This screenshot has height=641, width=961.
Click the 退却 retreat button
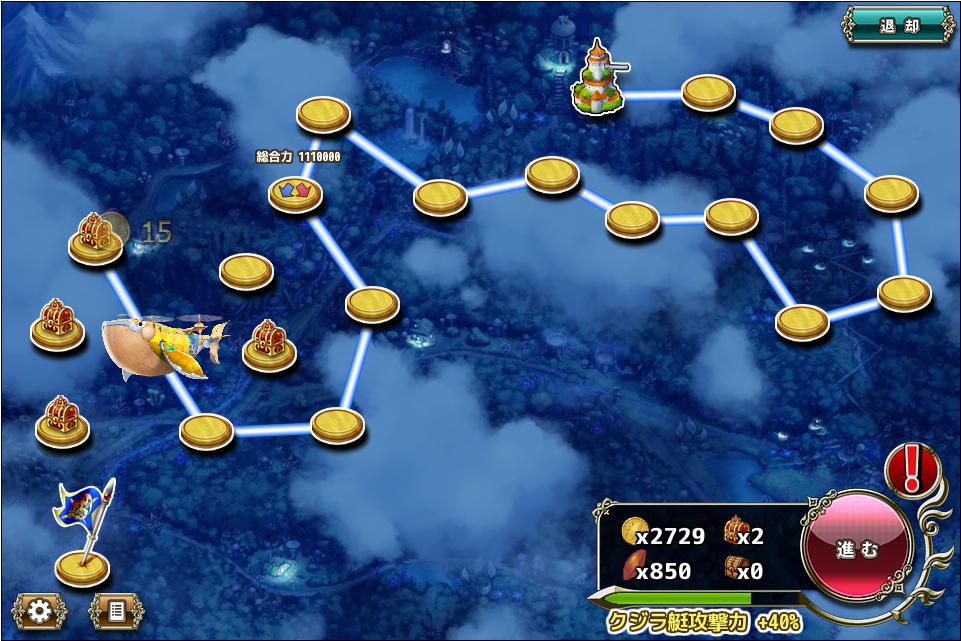(x=898, y=25)
